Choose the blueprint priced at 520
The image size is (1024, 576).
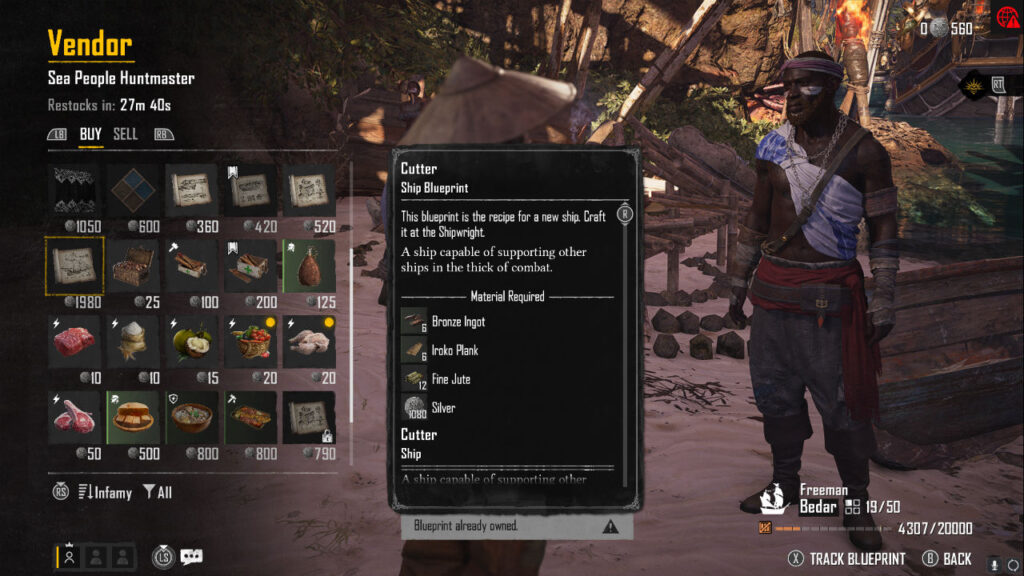pos(307,190)
